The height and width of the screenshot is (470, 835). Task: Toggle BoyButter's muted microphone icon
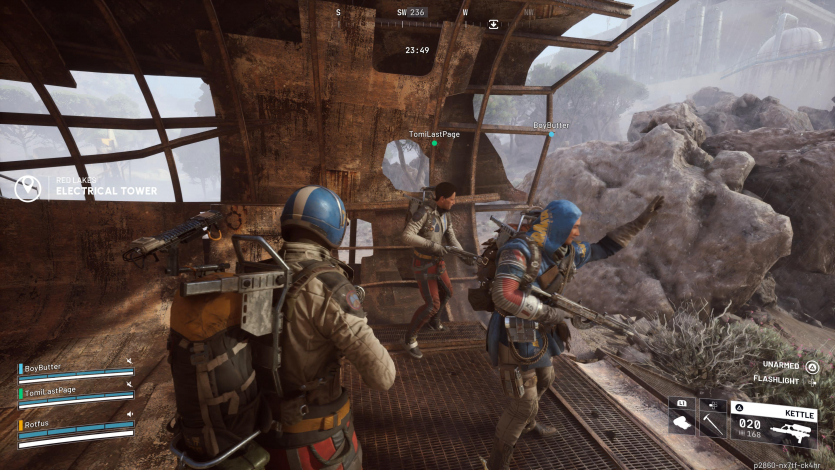[x=129, y=362]
